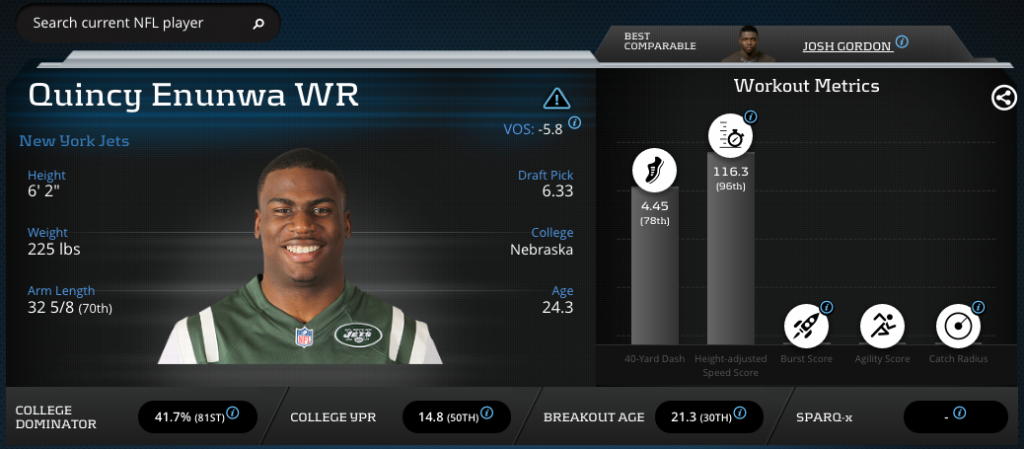
Task: Show info for the VOS value
Action: 574,123
